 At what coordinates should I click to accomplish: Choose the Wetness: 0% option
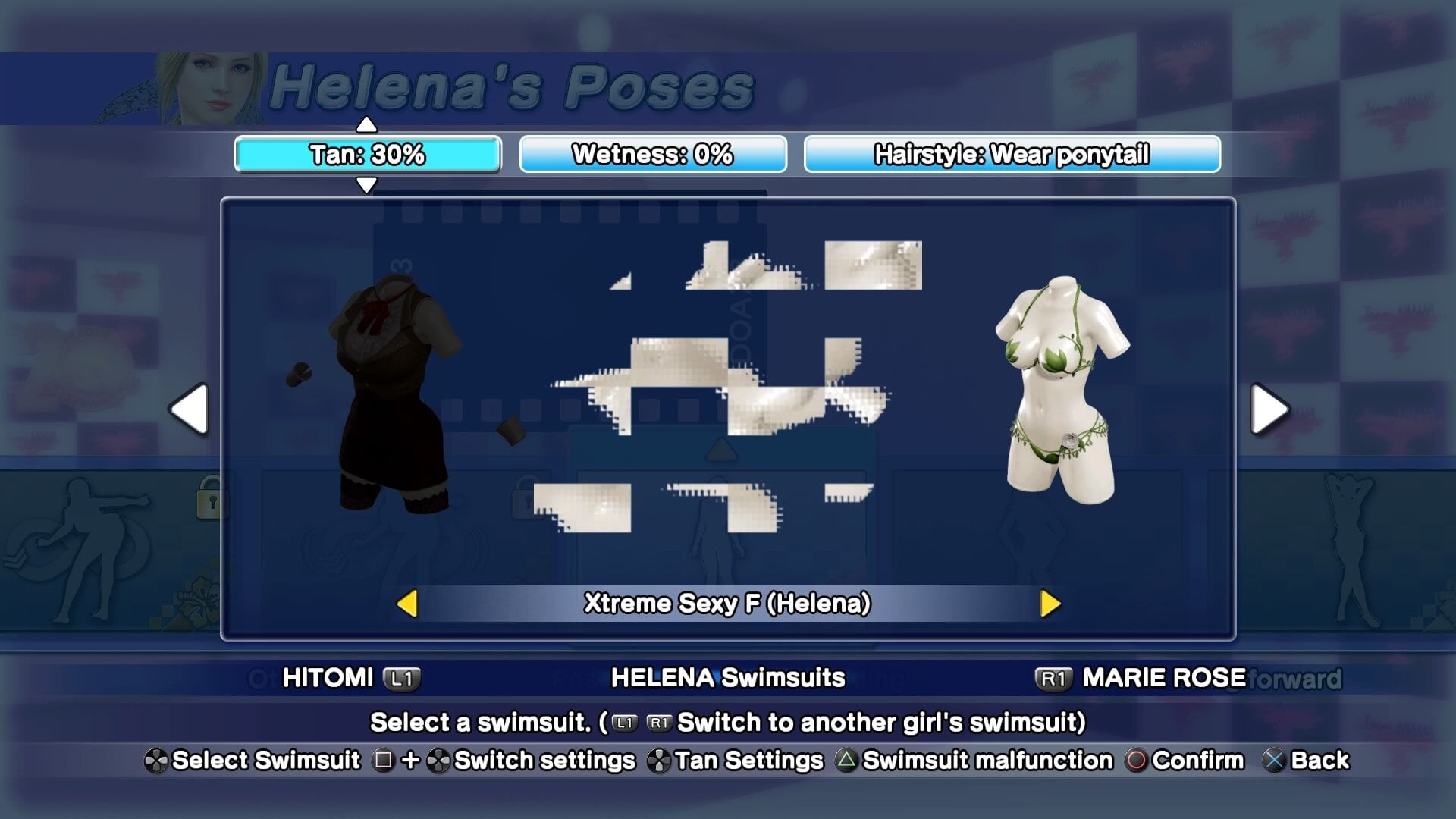[652, 155]
